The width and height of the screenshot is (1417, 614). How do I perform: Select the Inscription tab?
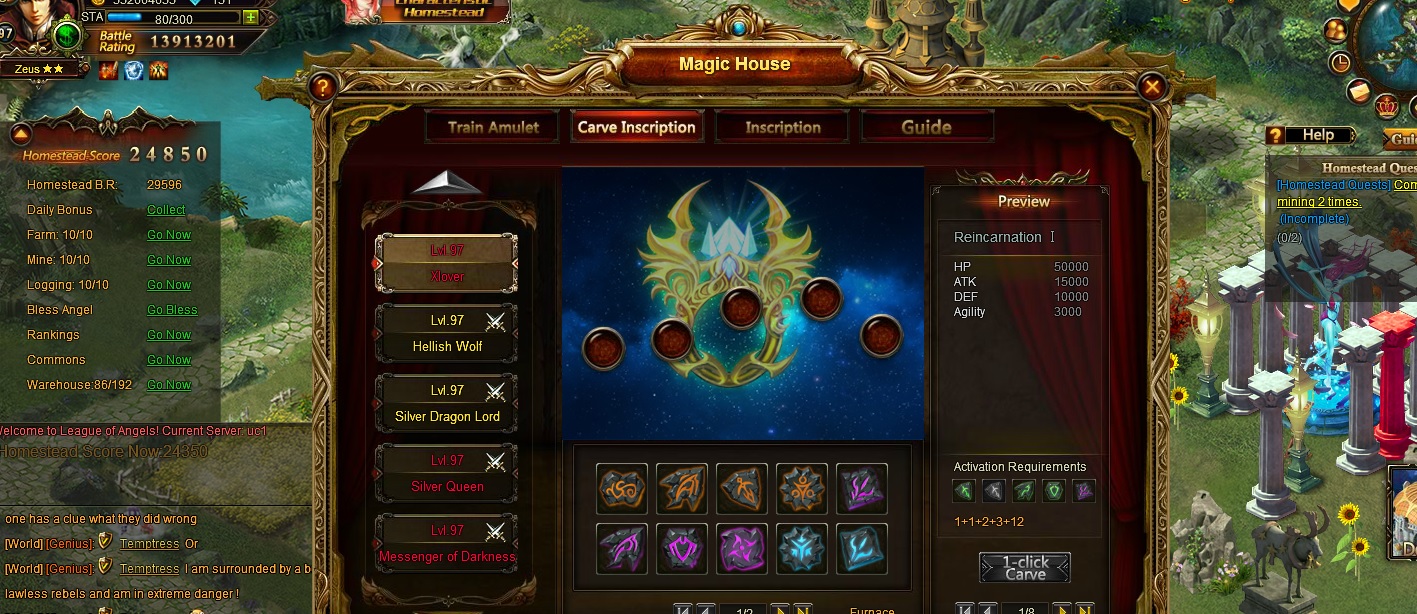782,127
